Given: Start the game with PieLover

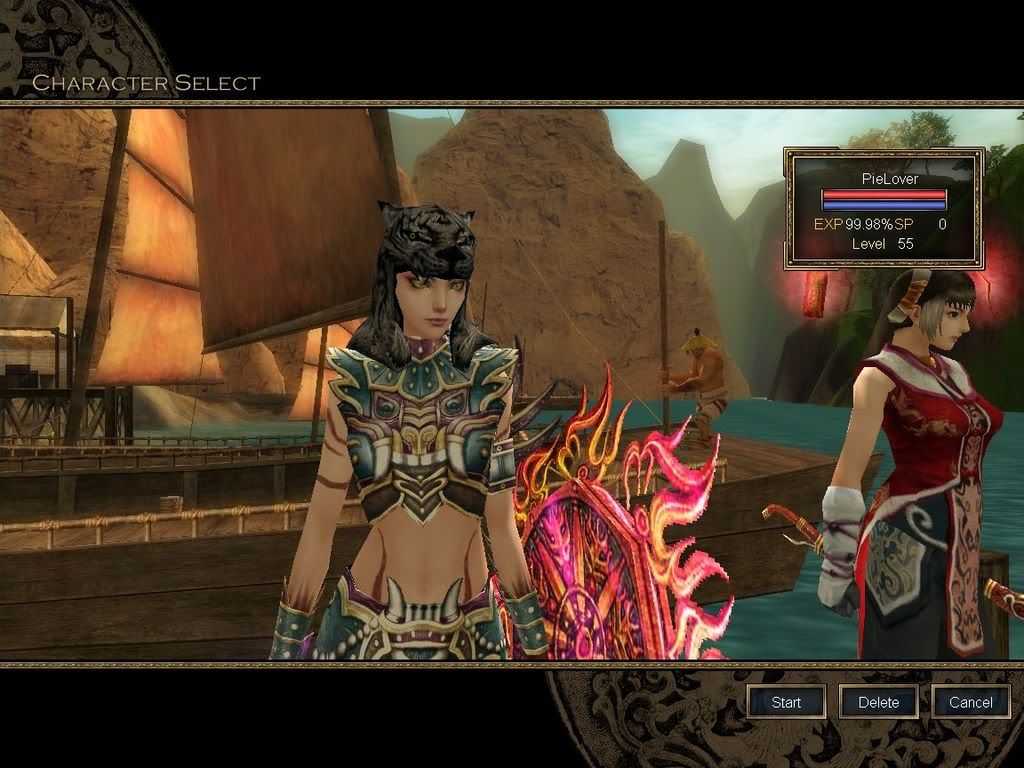Looking at the screenshot, I should 786,702.
